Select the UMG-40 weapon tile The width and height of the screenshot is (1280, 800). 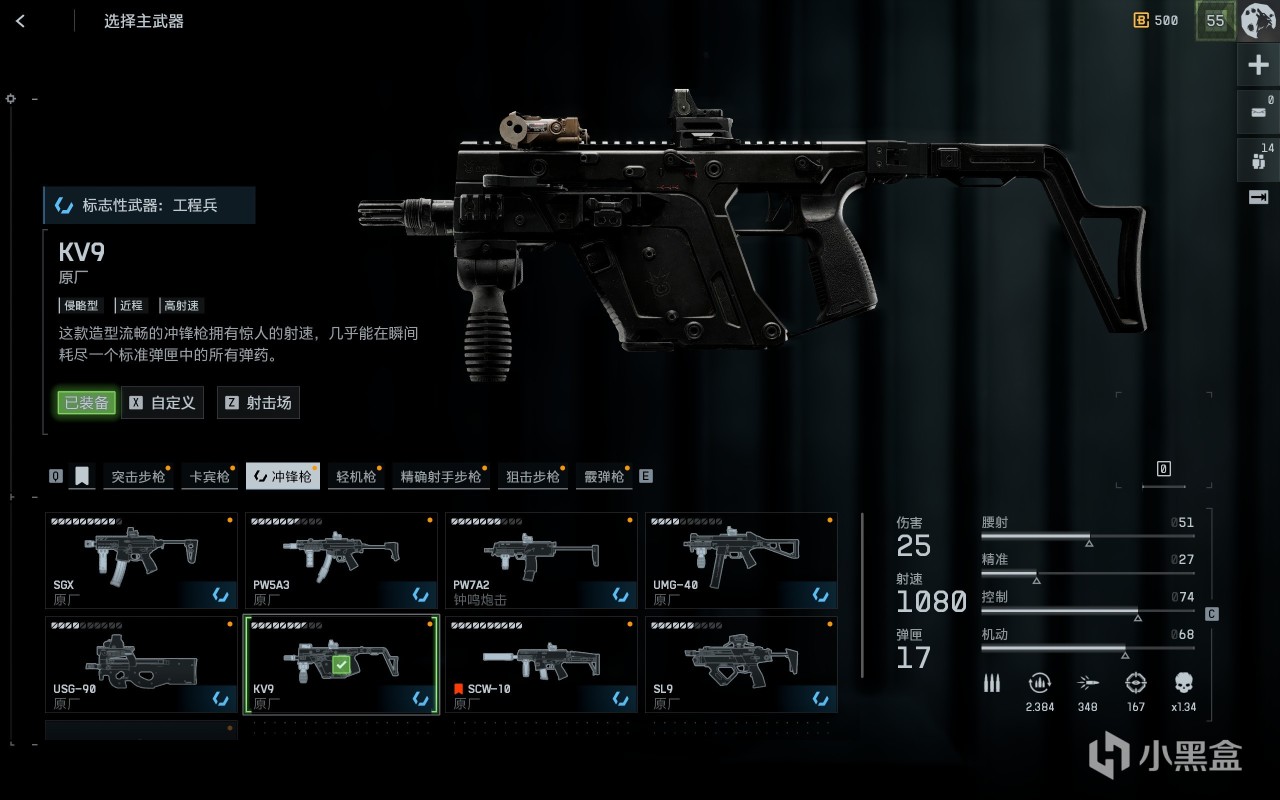[x=740, y=561]
